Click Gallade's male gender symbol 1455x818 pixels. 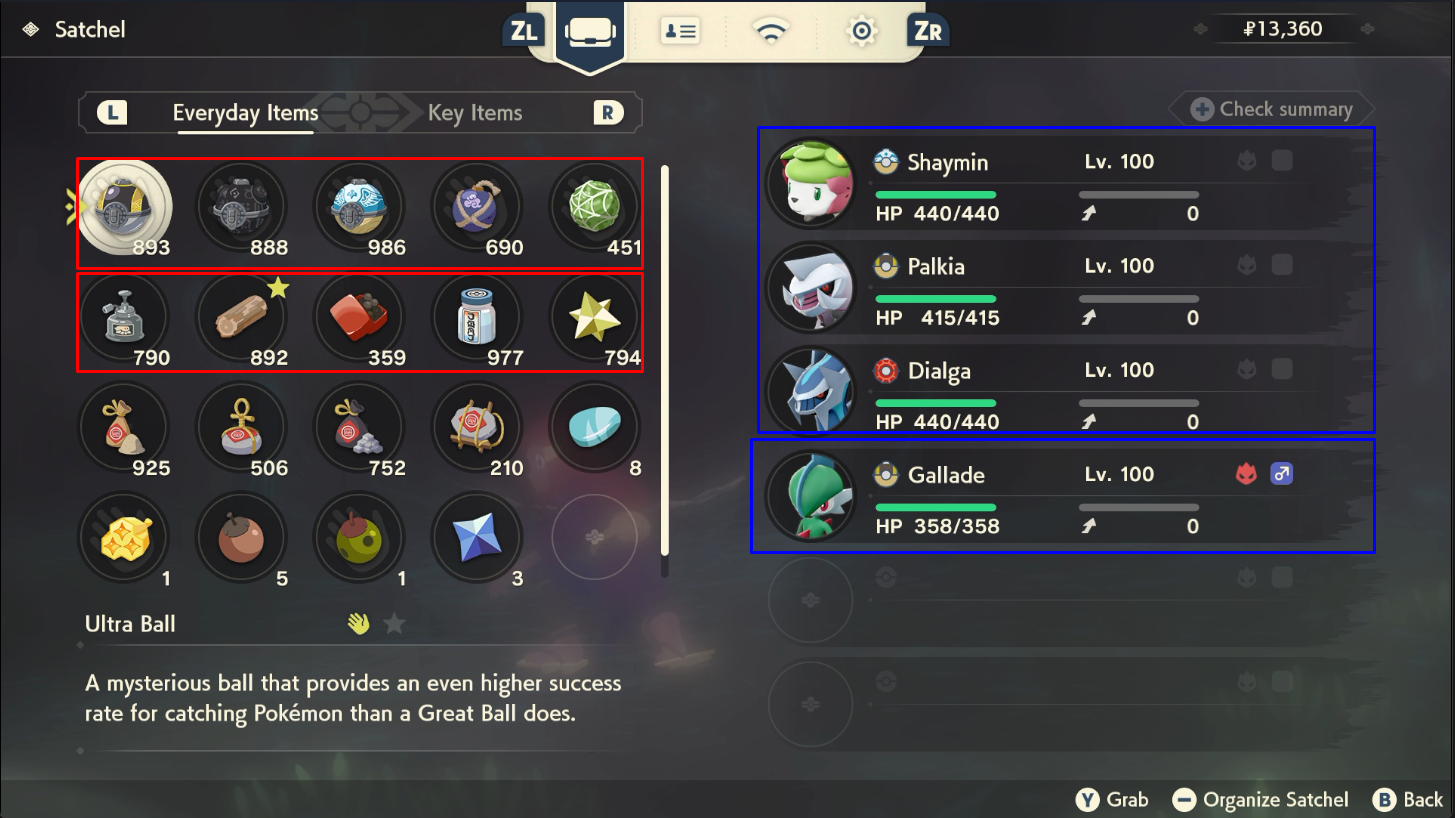(x=1282, y=472)
